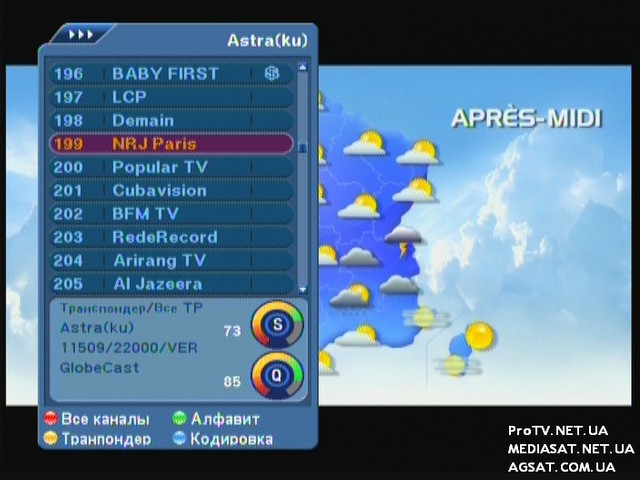The width and height of the screenshot is (640, 480).
Task: Show all channels with red Все каналы
Action: 96,419
